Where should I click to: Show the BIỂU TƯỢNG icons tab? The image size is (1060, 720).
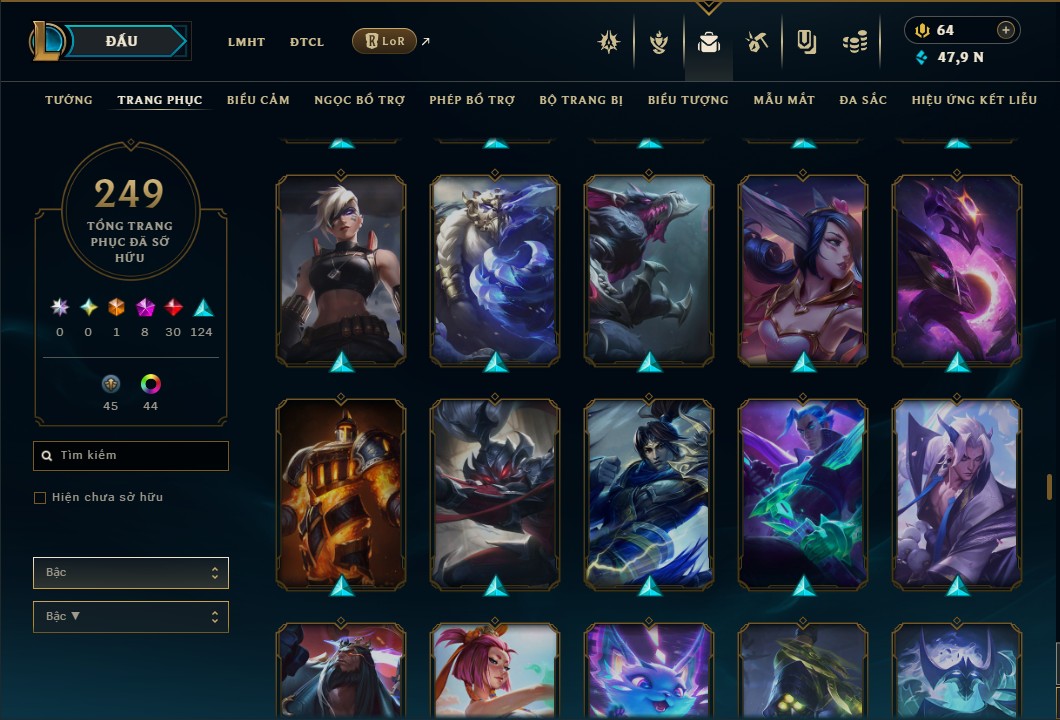coord(688,100)
